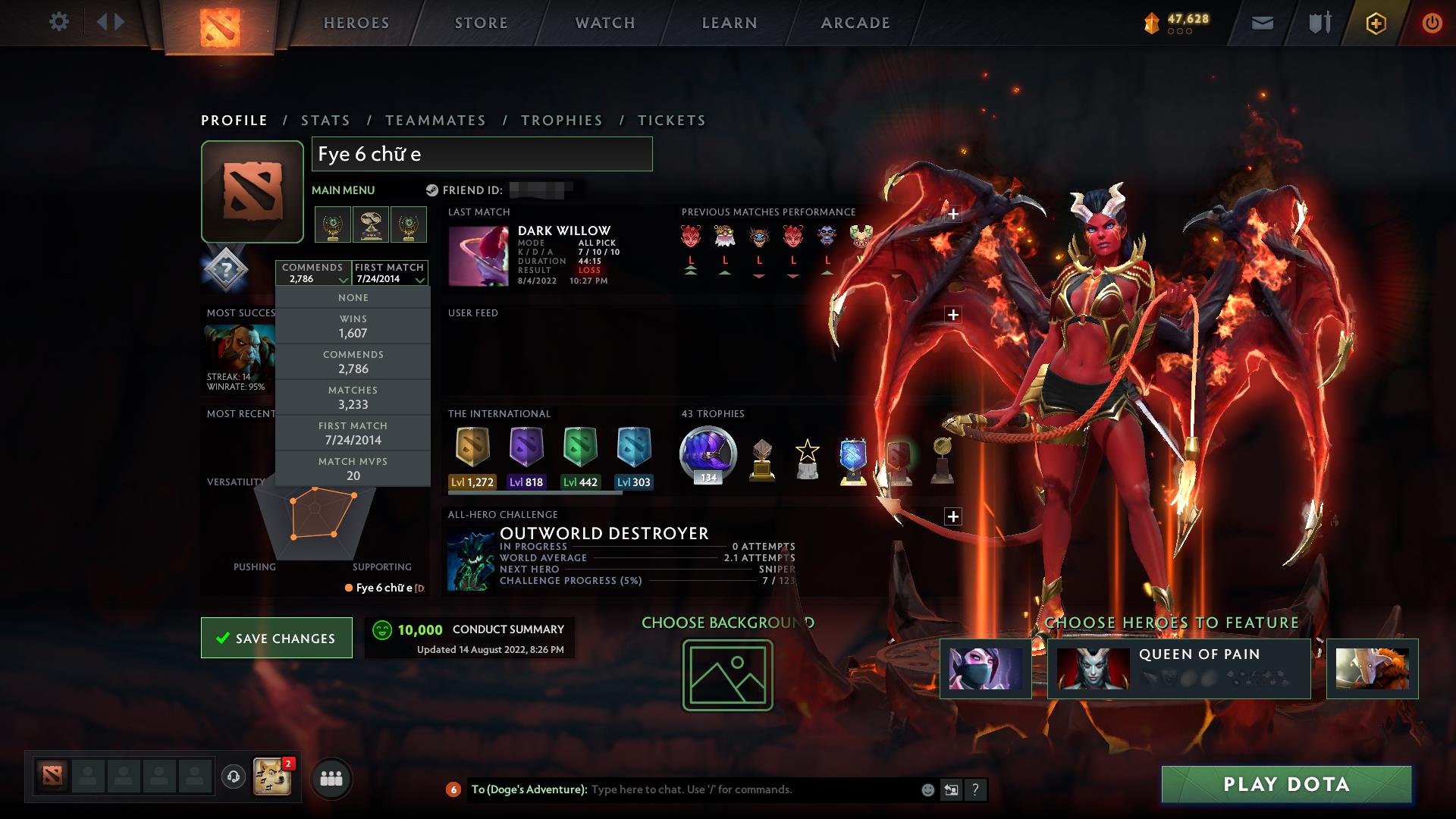View the Trophies tab
The width and height of the screenshot is (1456, 819).
tap(561, 121)
